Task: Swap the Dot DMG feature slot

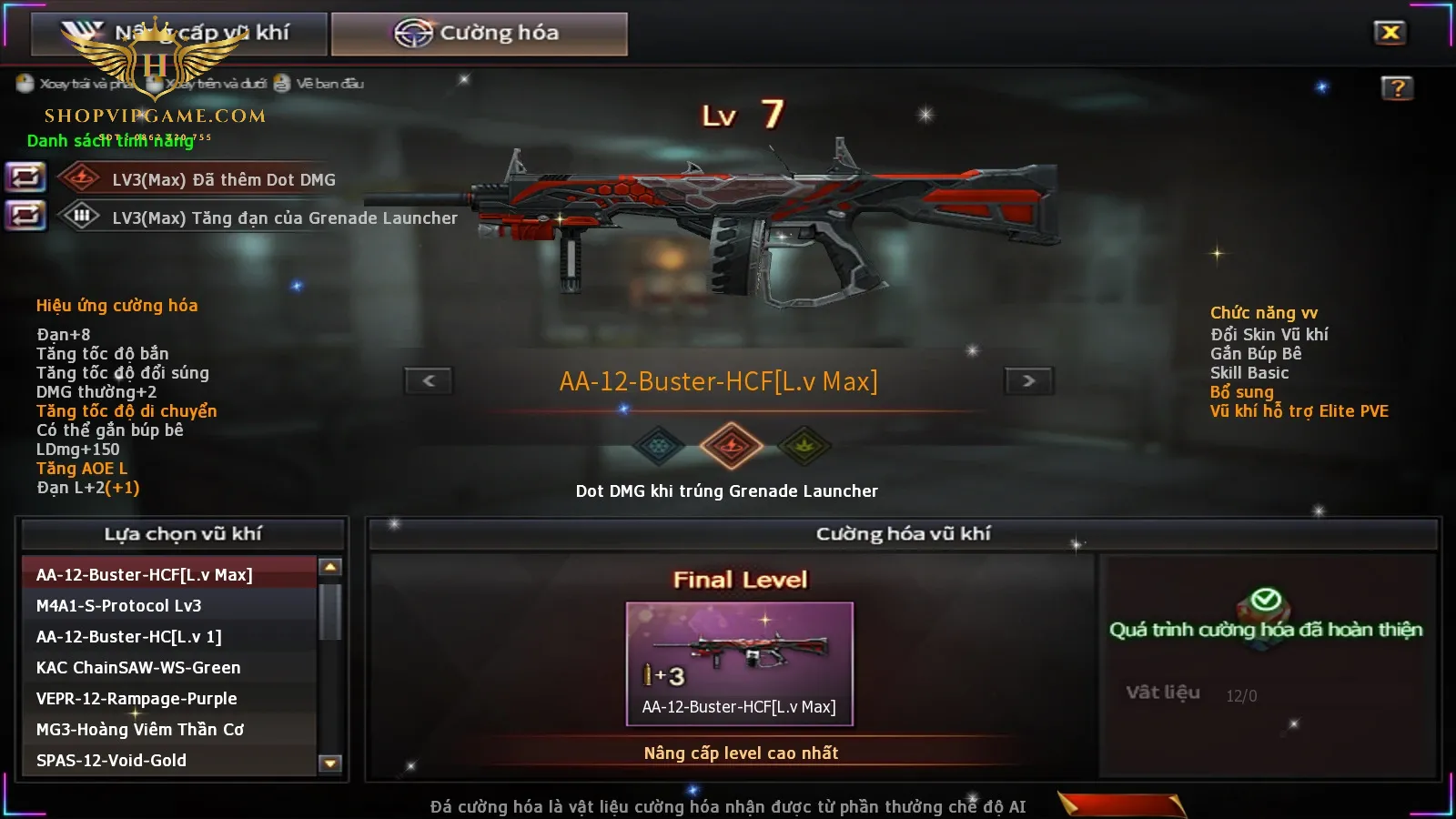Action: [25, 177]
